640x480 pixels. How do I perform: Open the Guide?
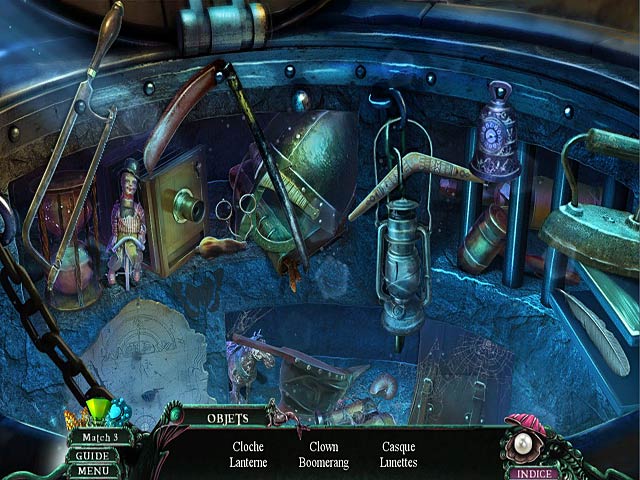[x=94, y=455]
